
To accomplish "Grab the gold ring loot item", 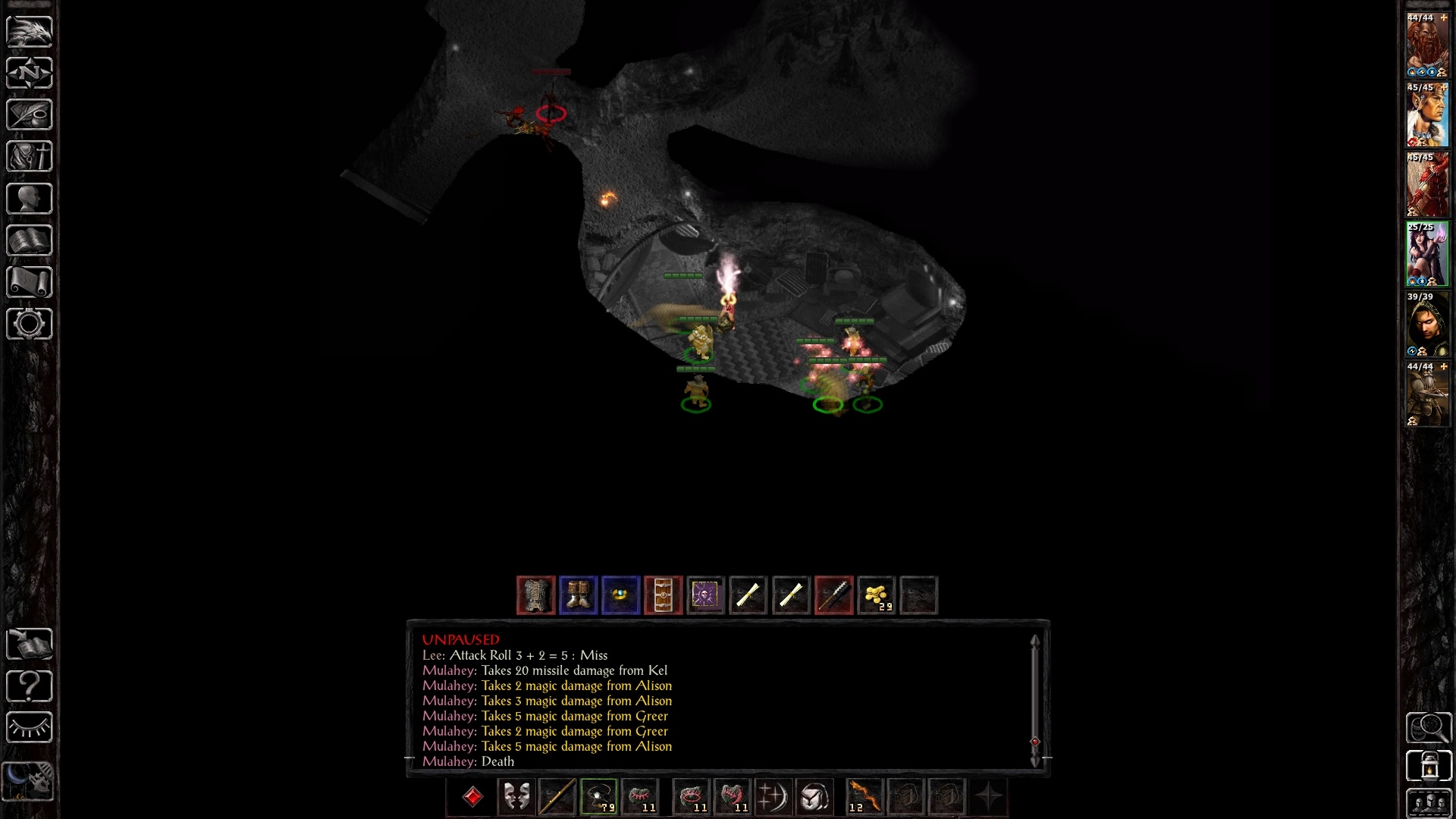I will click(x=621, y=595).
